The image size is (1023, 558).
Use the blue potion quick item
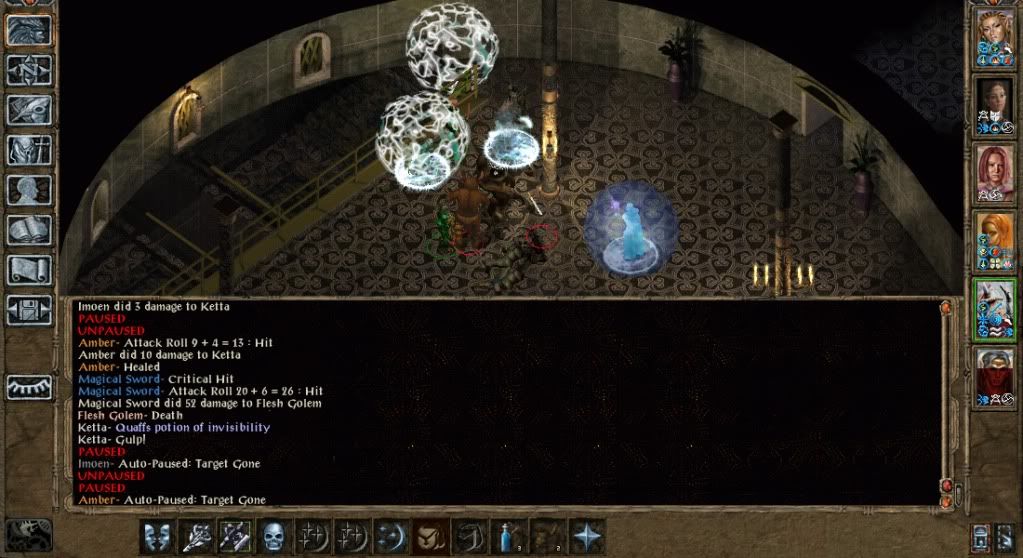tap(509, 536)
